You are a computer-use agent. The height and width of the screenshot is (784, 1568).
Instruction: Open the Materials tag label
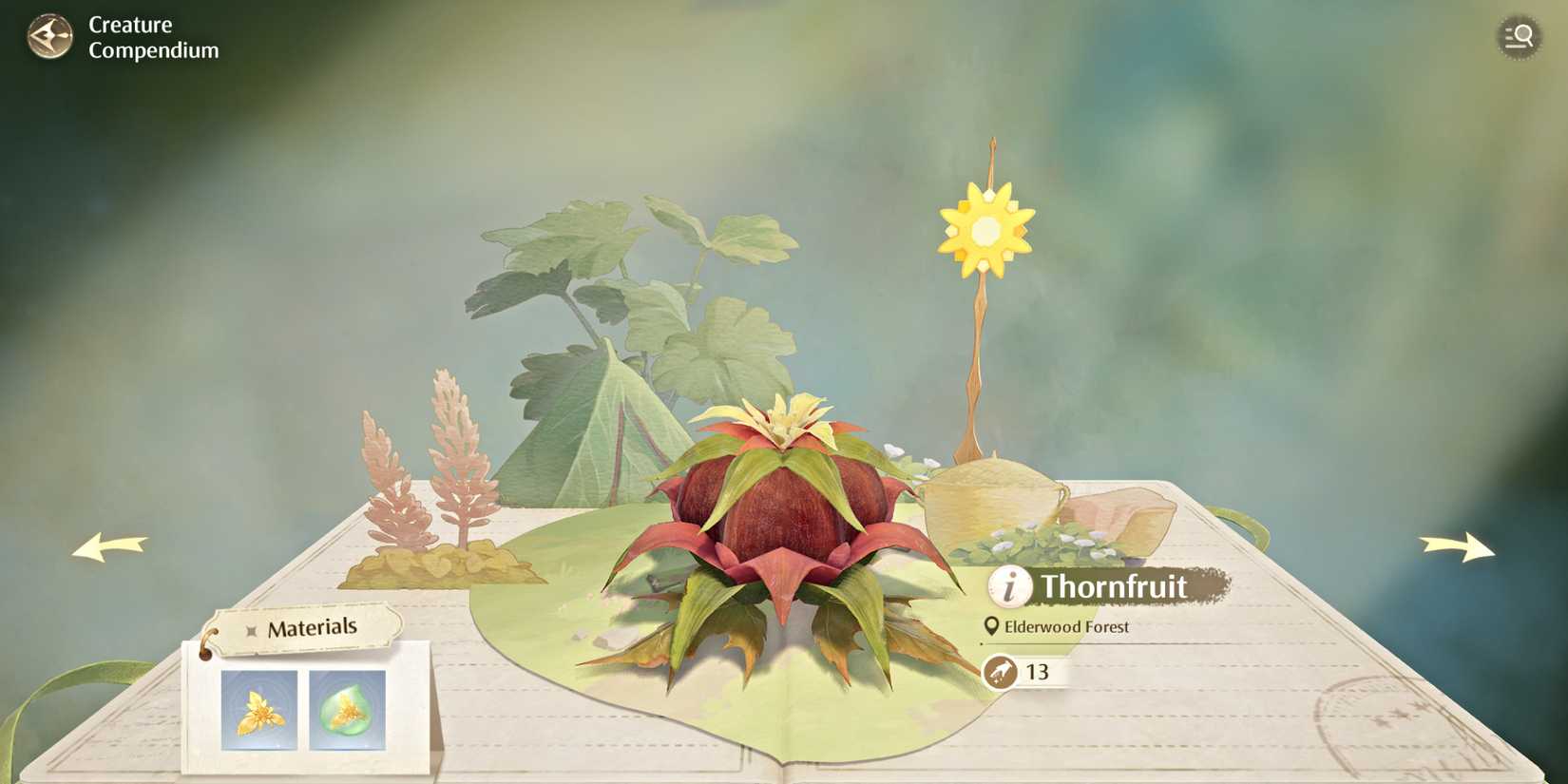click(x=314, y=626)
